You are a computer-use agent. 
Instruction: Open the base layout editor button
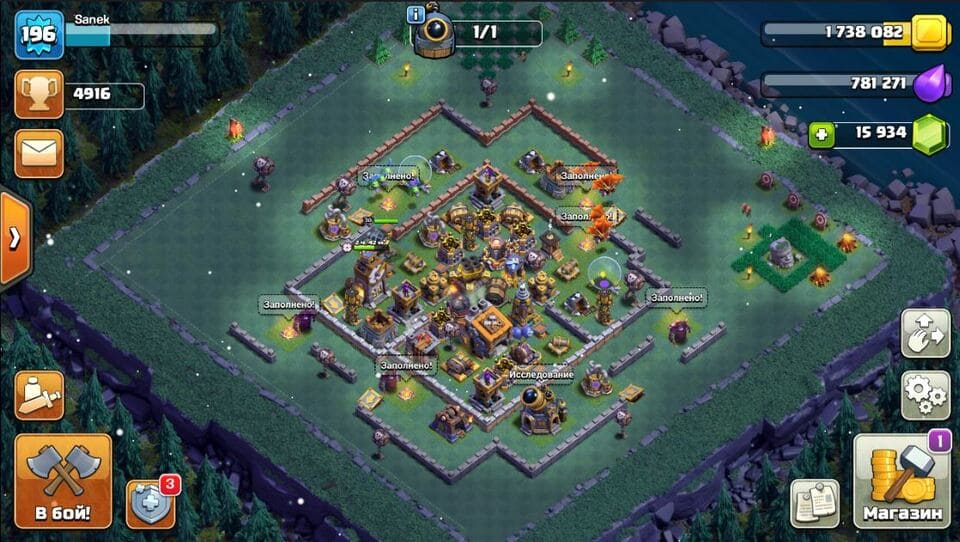tap(925, 333)
